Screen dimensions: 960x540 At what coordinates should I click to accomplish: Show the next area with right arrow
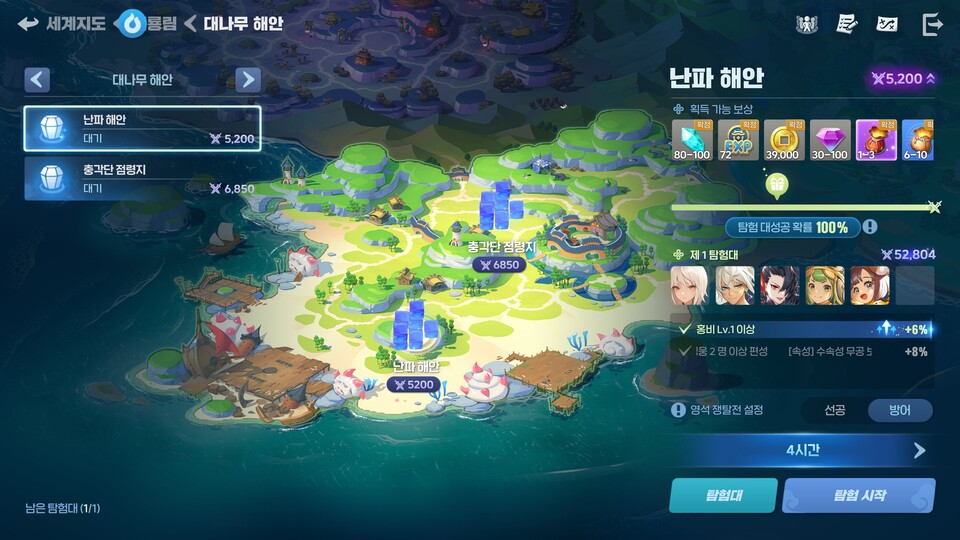(x=249, y=80)
